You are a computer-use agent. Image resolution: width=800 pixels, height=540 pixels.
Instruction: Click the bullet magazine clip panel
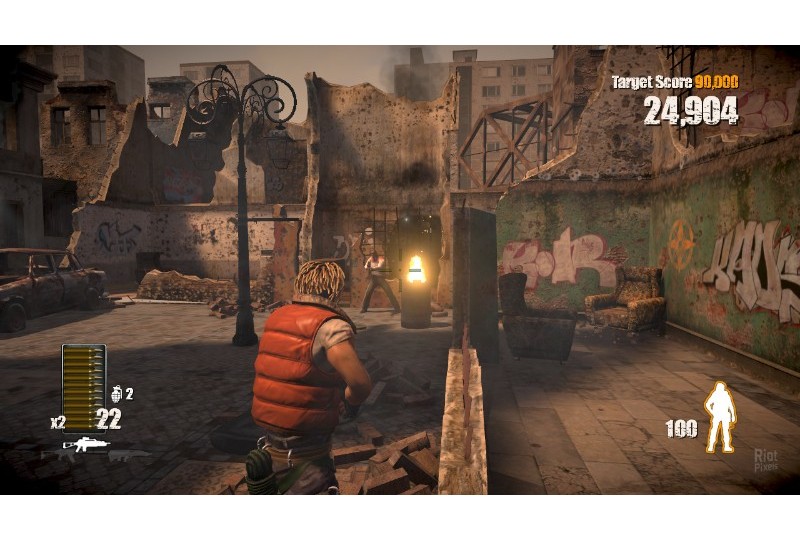pos(83,379)
